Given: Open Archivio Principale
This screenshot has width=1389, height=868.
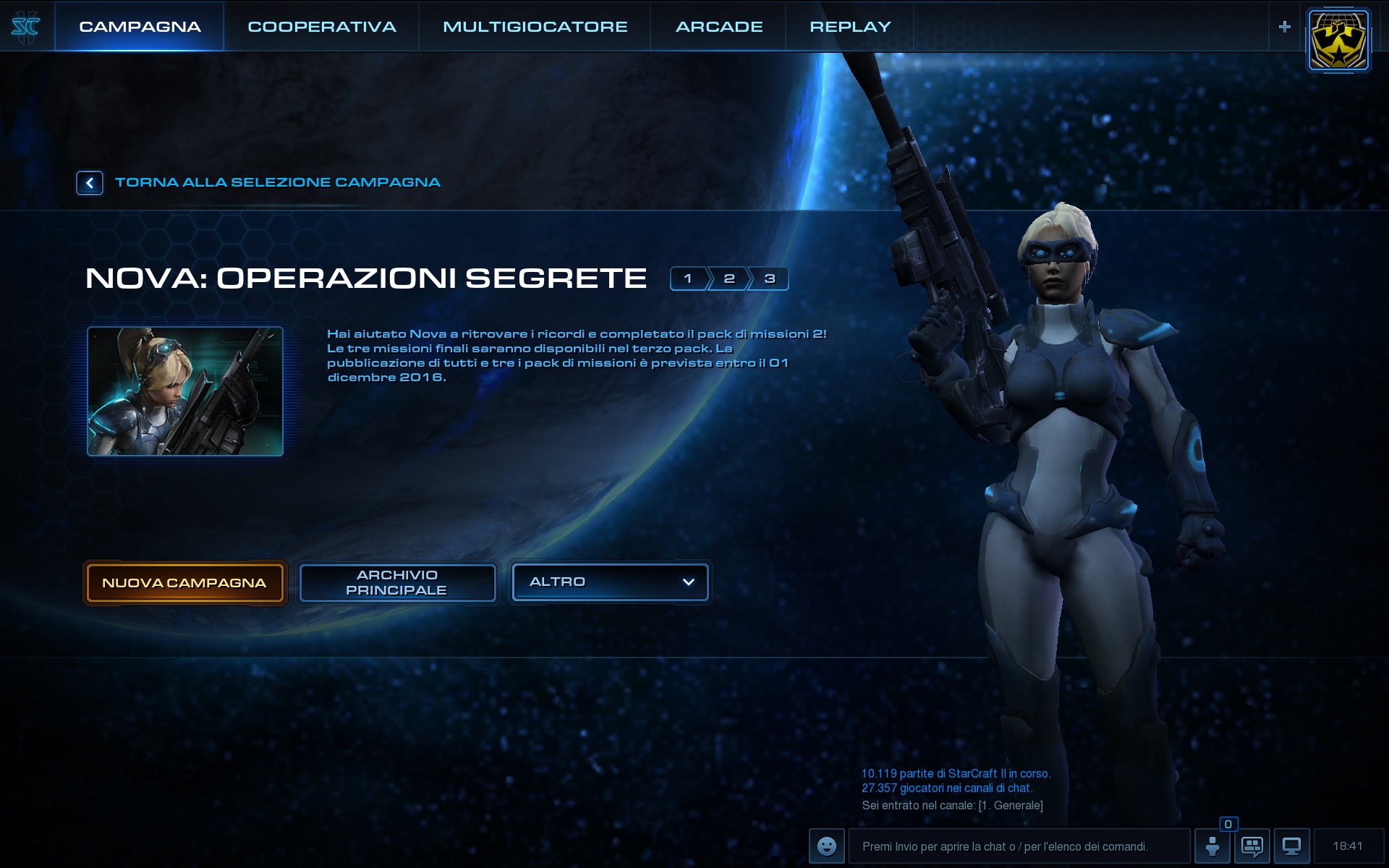Looking at the screenshot, I should pyautogui.click(x=397, y=583).
